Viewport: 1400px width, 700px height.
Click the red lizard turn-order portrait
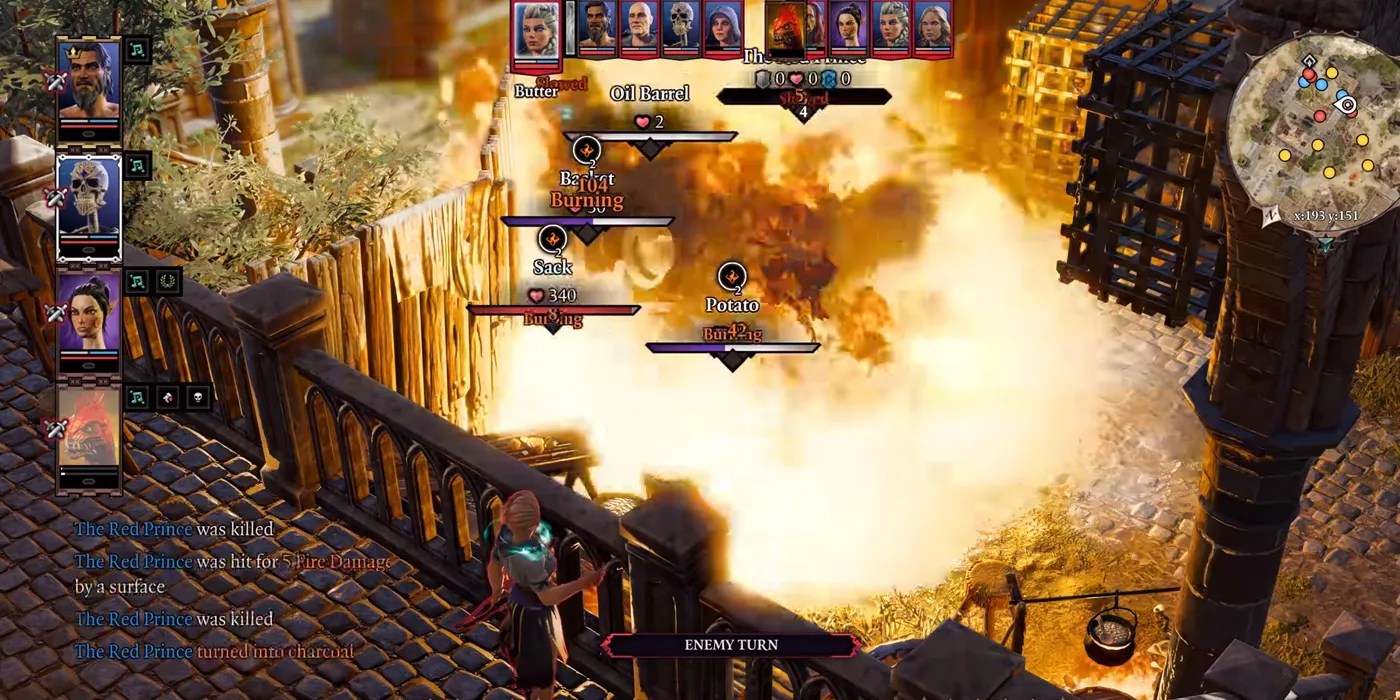click(x=786, y=29)
